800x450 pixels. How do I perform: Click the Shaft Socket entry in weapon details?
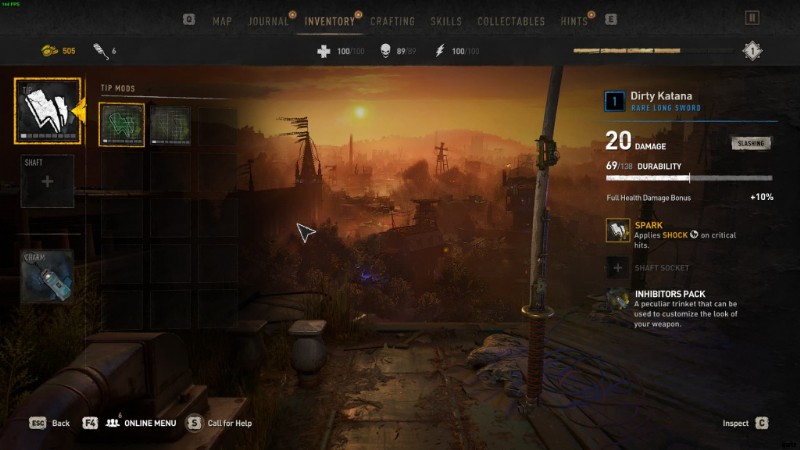[660, 267]
